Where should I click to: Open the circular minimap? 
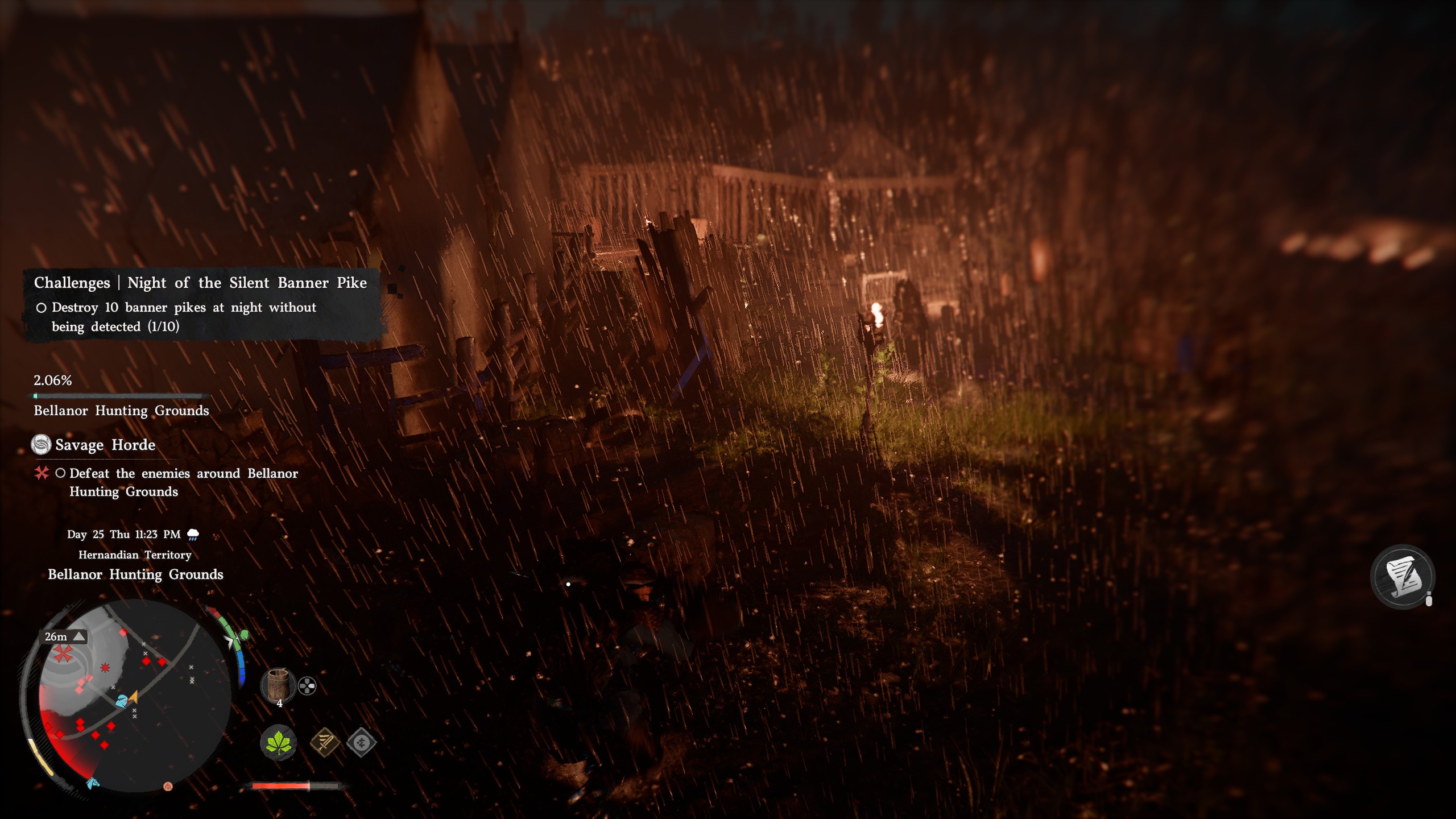pos(134,697)
